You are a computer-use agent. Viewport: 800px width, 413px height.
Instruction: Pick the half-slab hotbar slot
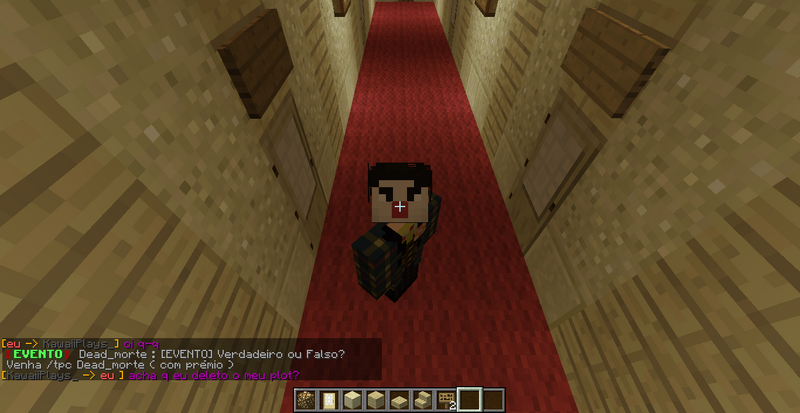coord(398,401)
